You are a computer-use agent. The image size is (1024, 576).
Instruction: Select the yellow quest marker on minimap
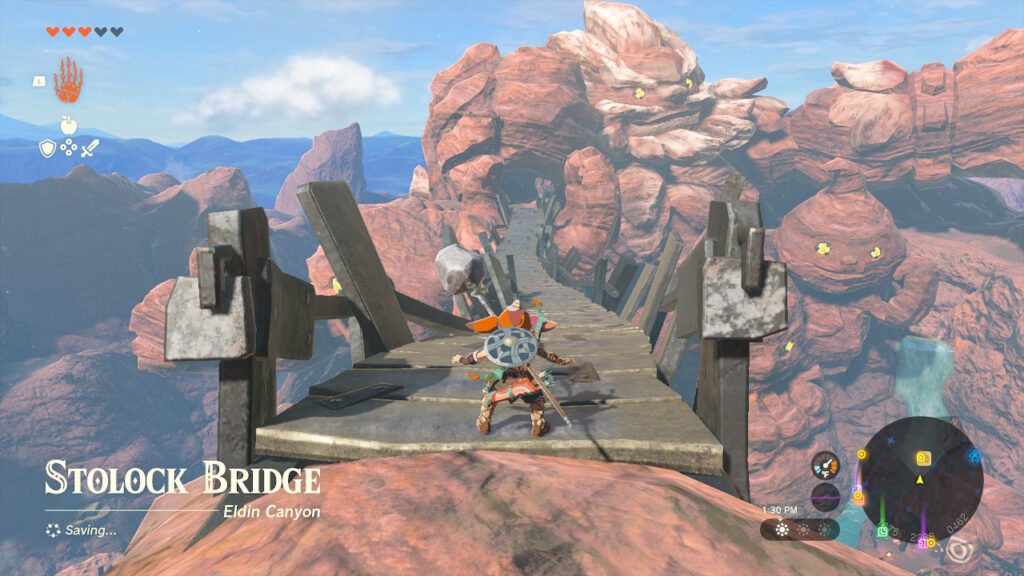point(923,458)
